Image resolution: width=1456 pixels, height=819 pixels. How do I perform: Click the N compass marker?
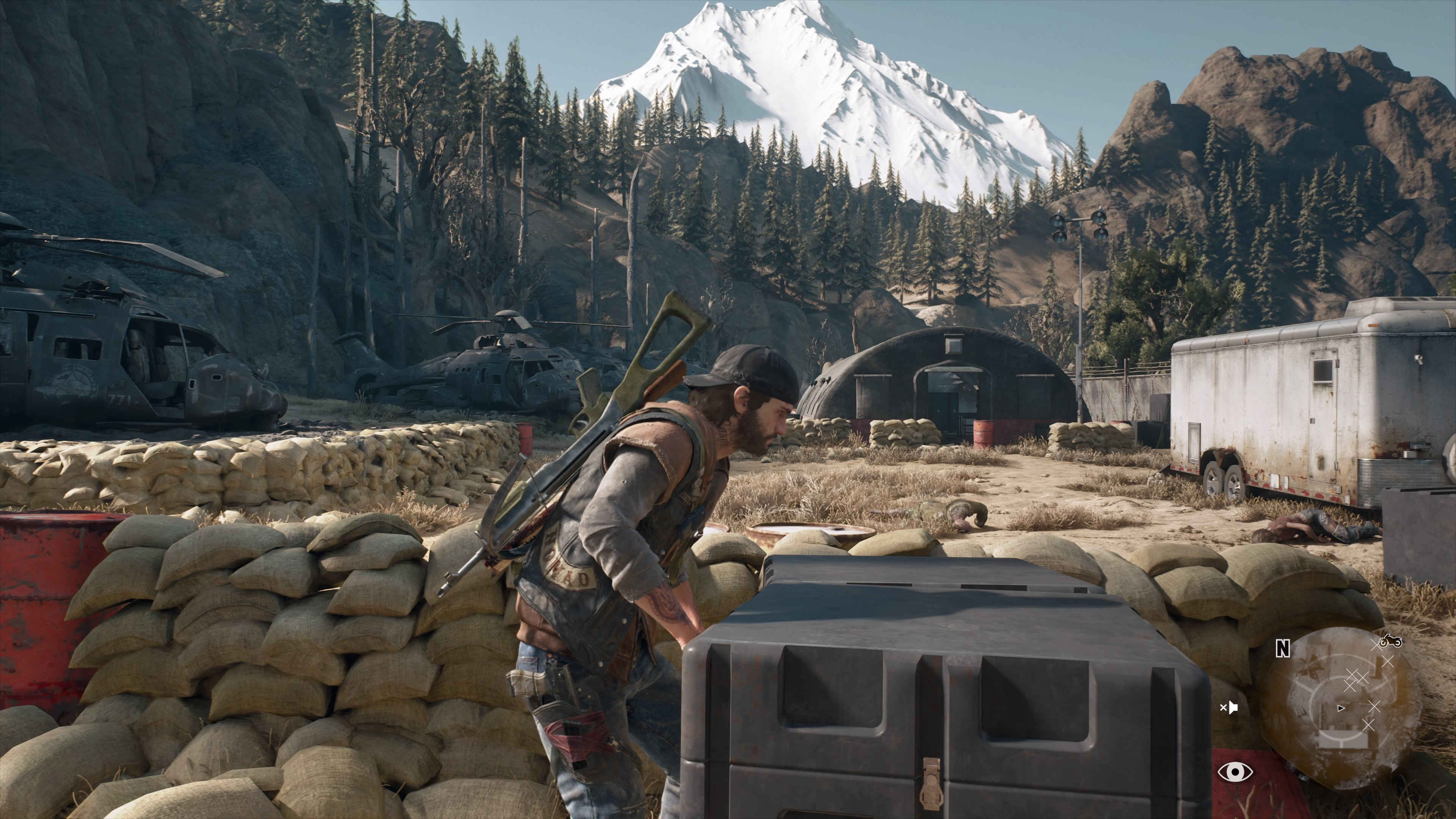coord(1283,650)
